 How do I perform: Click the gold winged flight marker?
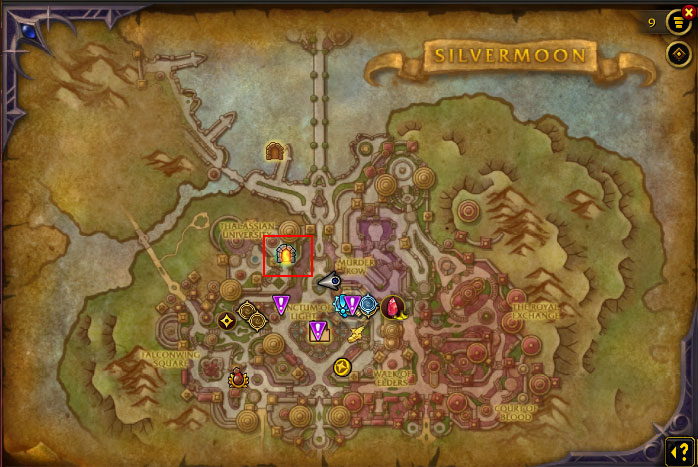(x=355, y=334)
